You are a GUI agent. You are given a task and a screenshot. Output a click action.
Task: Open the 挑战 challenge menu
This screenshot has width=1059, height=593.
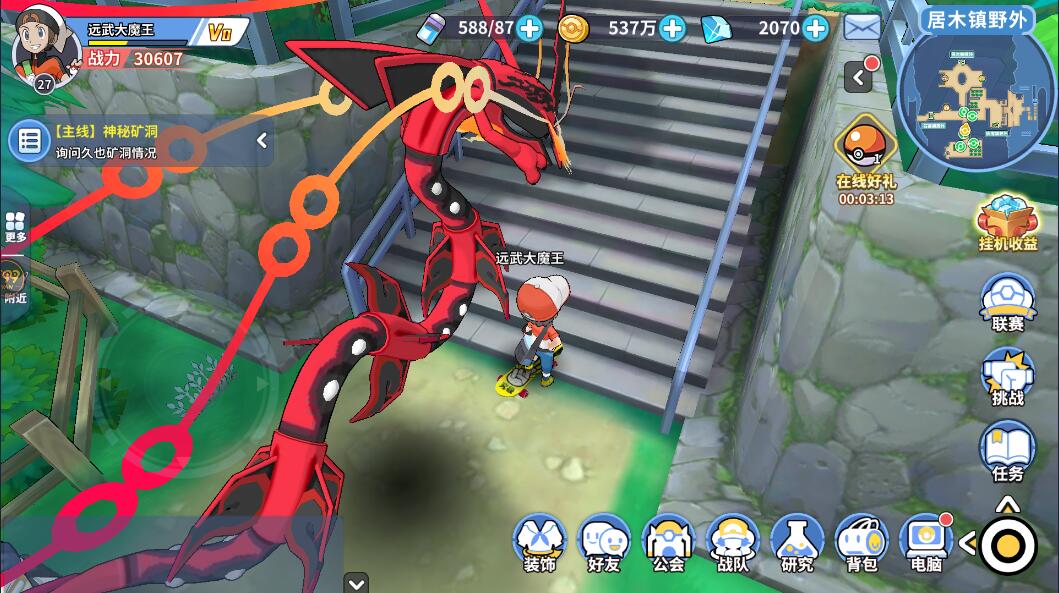(1007, 376)
